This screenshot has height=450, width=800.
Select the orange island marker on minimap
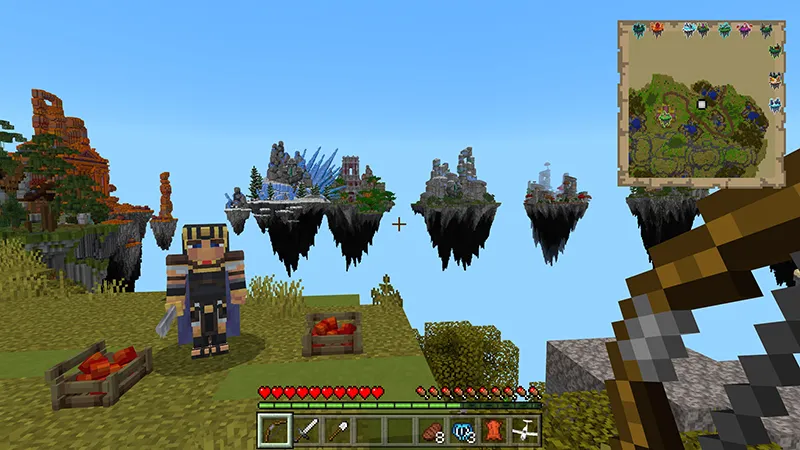point(657,30)
